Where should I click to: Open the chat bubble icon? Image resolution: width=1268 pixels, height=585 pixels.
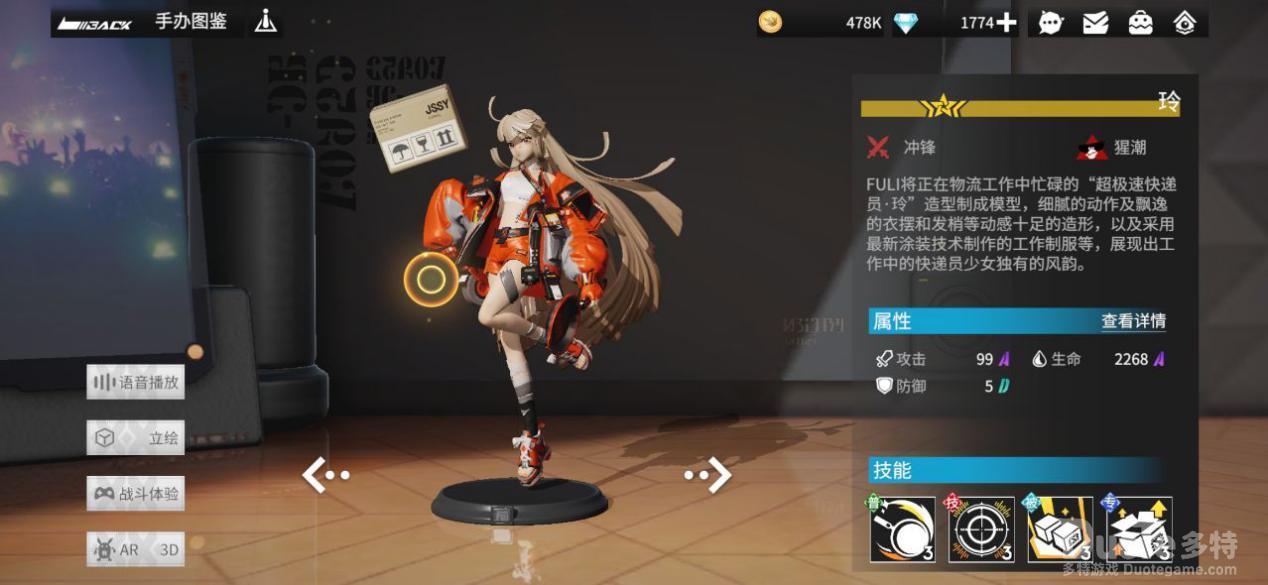[1051, 22]
